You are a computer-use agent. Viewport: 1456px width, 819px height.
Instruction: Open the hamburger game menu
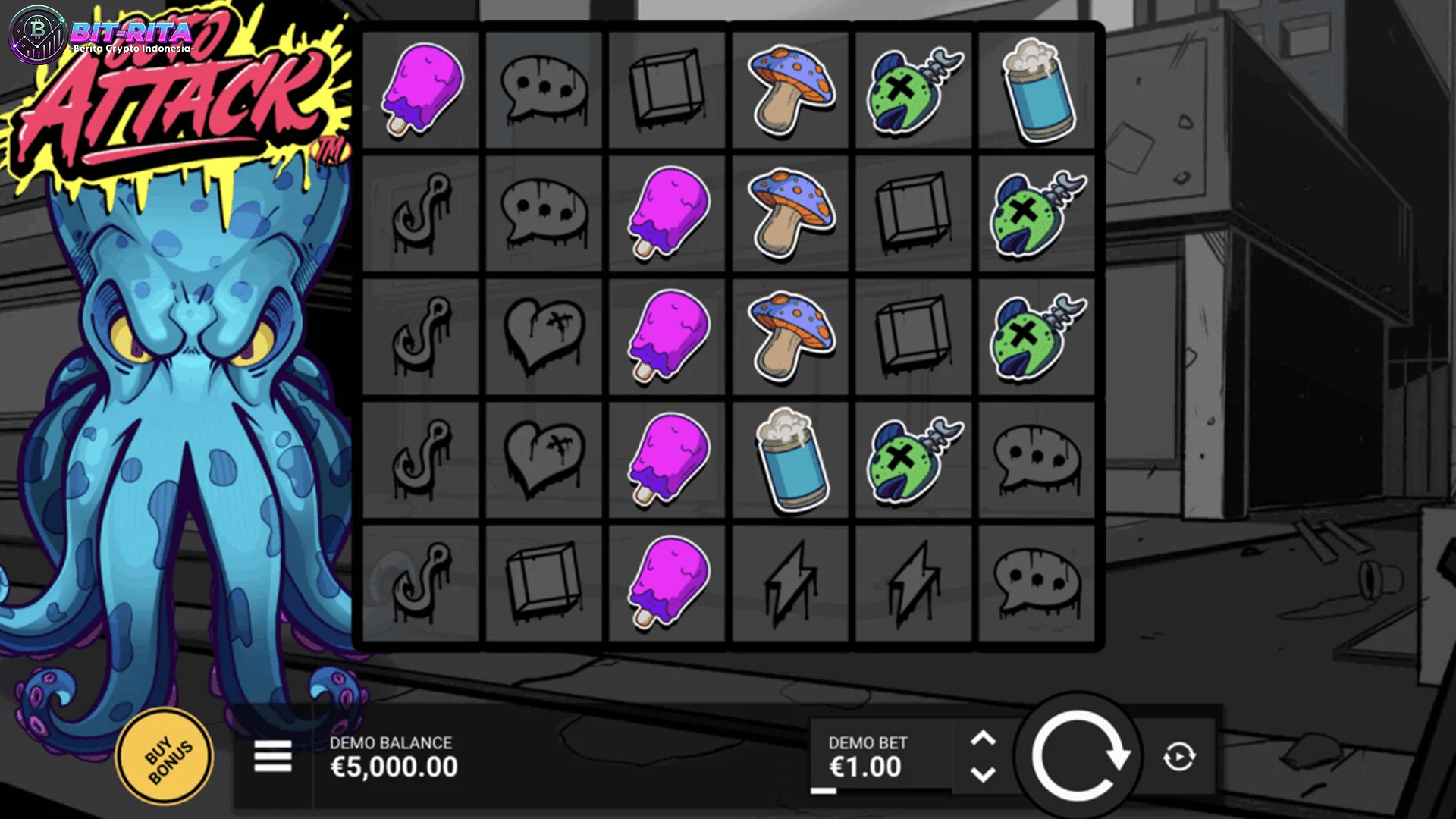[273, 756]
